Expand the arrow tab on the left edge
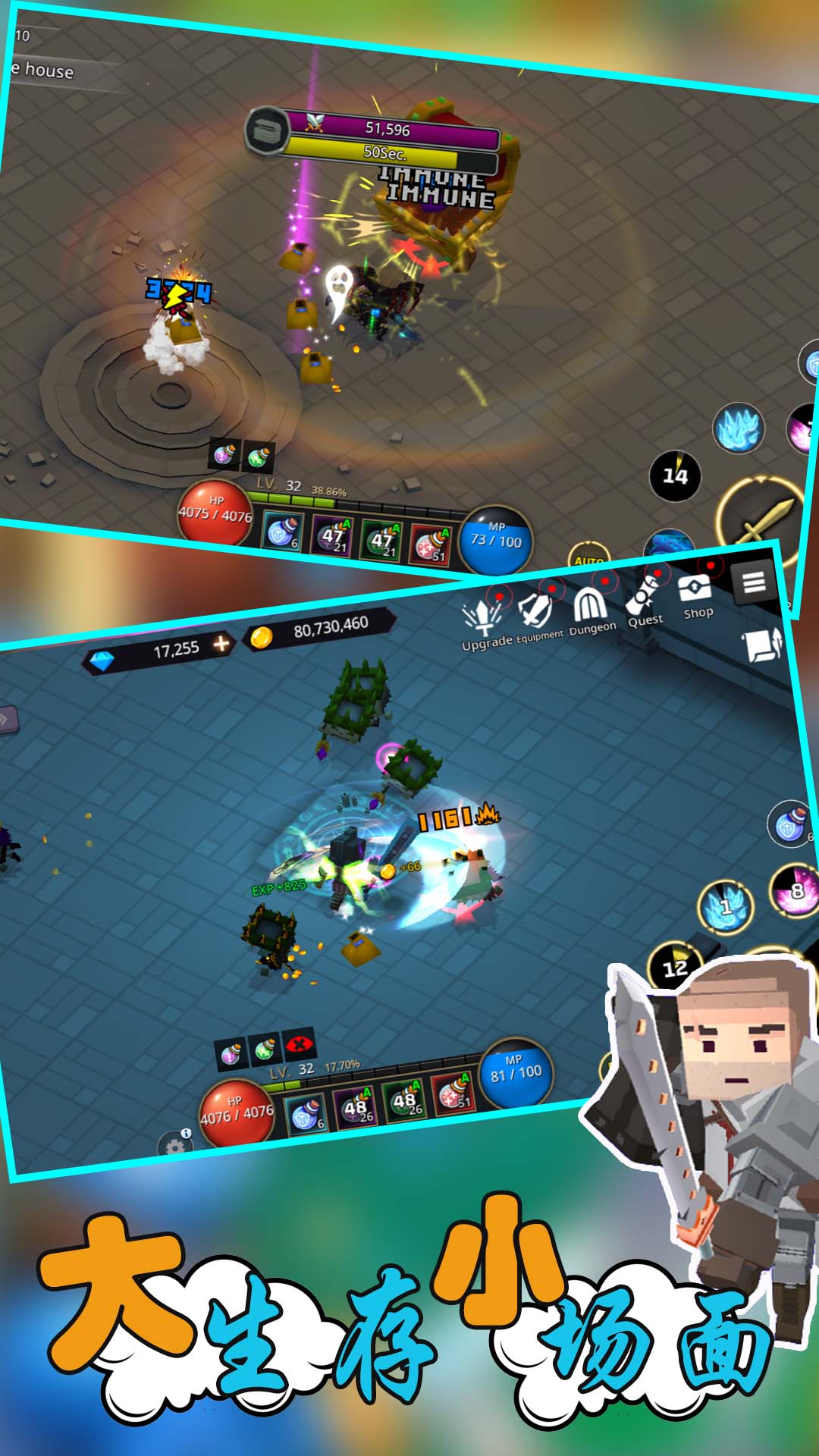The image size is (819, 1456). click(8, 720)
